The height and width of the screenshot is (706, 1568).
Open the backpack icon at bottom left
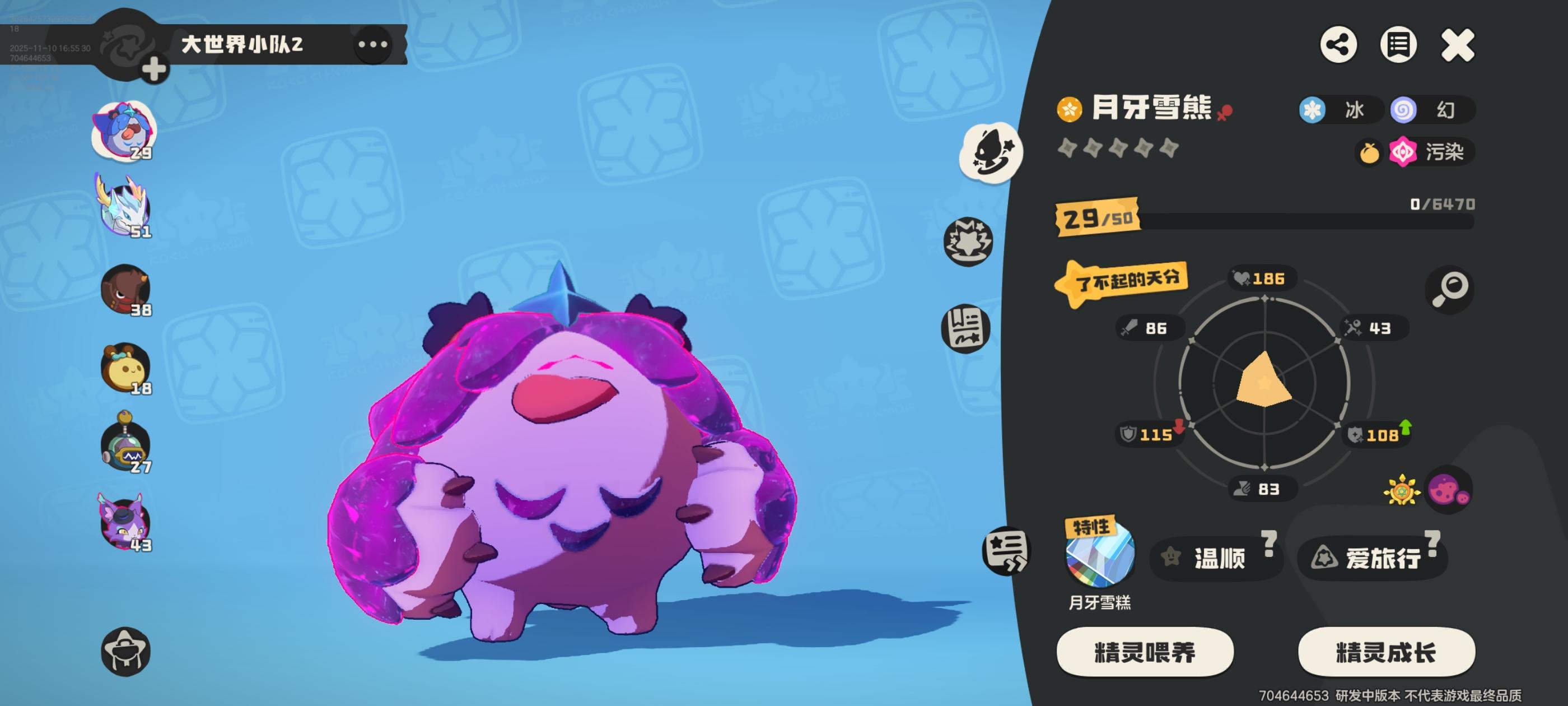[x=126, y=651]
